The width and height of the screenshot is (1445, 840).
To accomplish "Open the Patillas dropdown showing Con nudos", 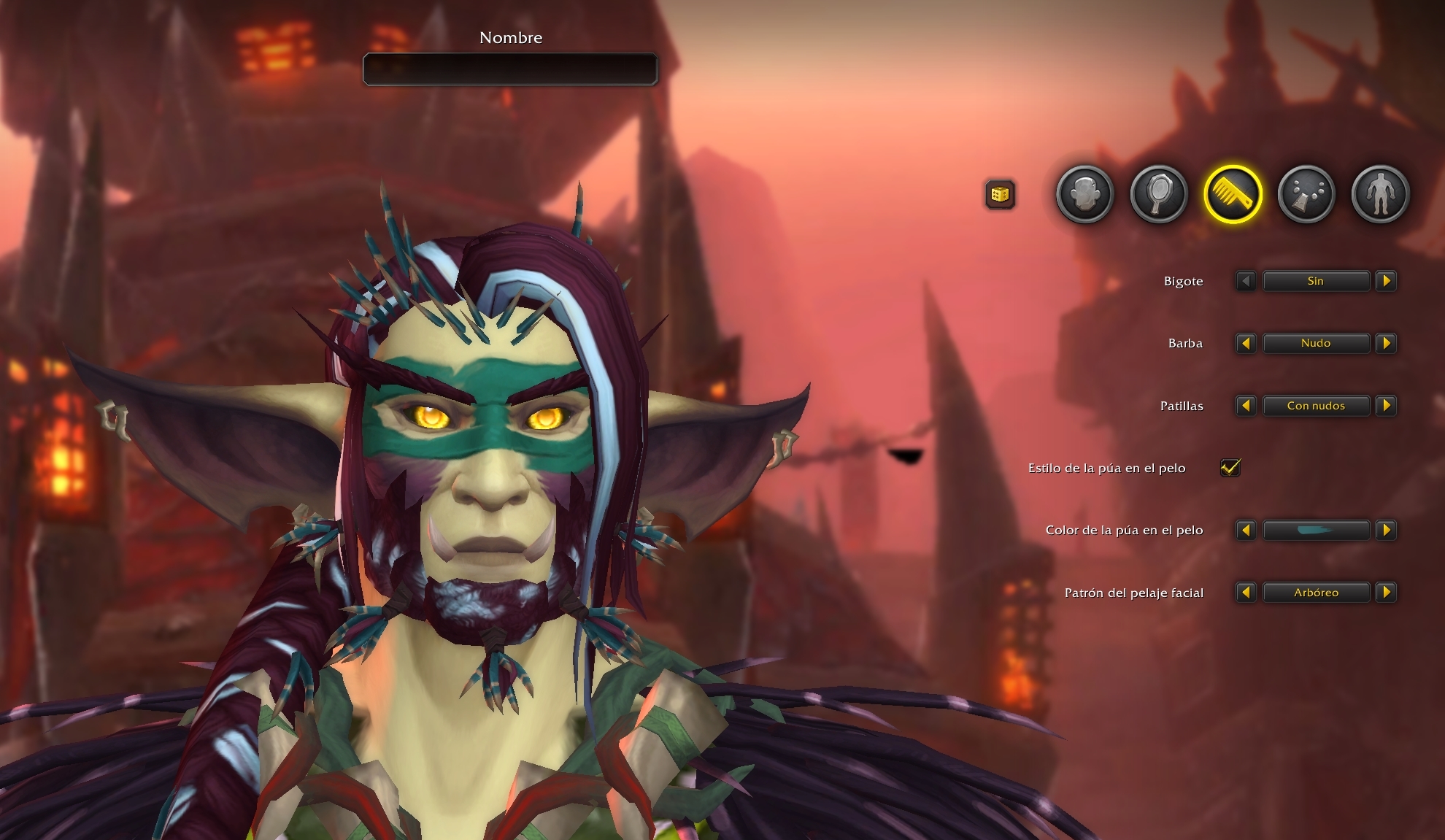I will point(1316,406).
